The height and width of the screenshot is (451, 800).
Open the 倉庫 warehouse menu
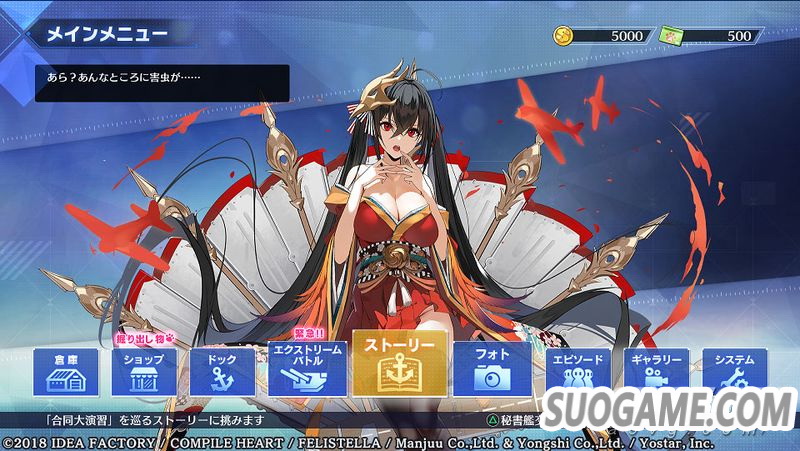[65, 372]
